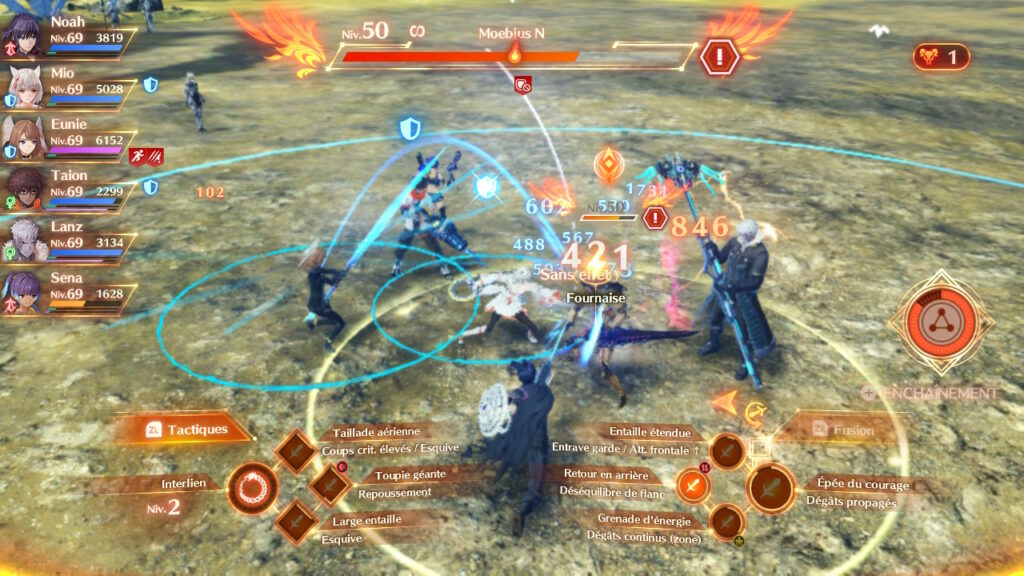Select Lanz's party portrait
1024x576 pixels.
pyautogui.click(x=23, y=237)
